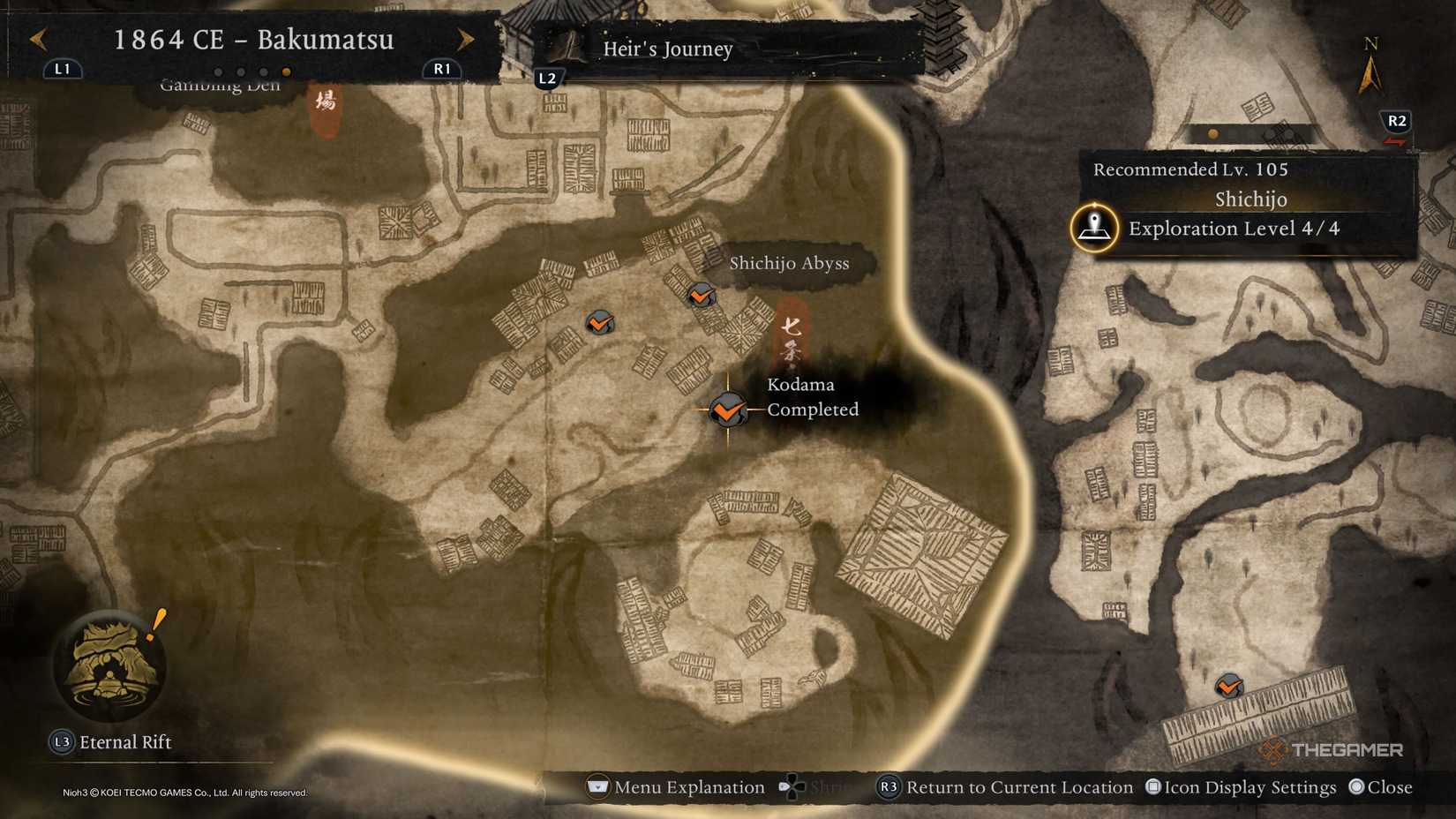Select the westernmost orange flag marker
The height and width of the screenshot is (819, 1456).
coord(599,323)
